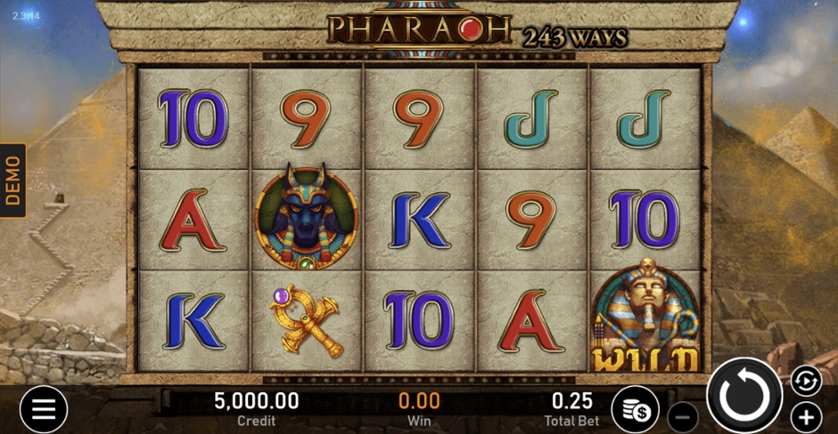838x434 pixels.
Task: Open the hamburger menu
Action: pos(44,409)
